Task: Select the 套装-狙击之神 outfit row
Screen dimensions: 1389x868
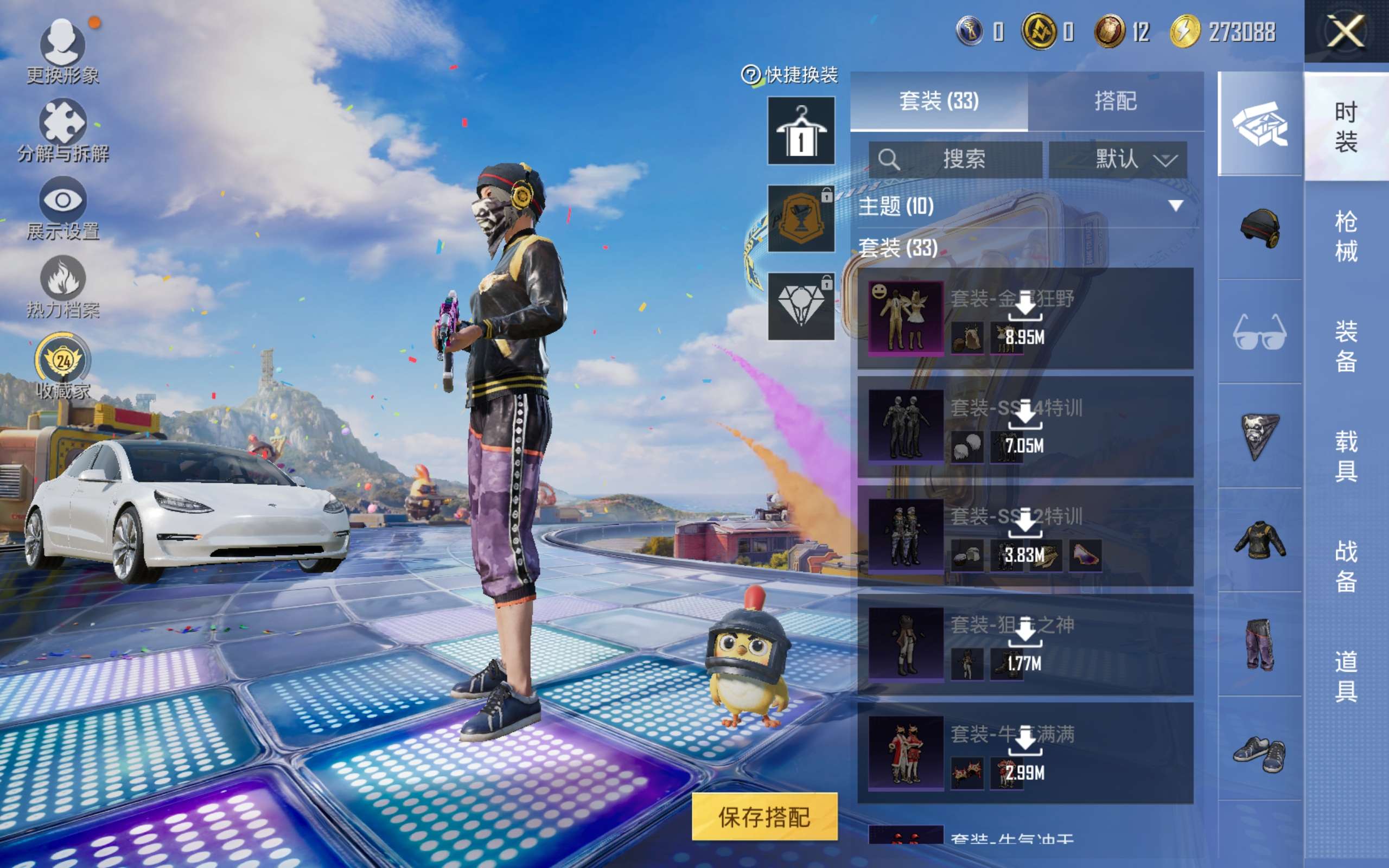Action: tap(1025, 644)
